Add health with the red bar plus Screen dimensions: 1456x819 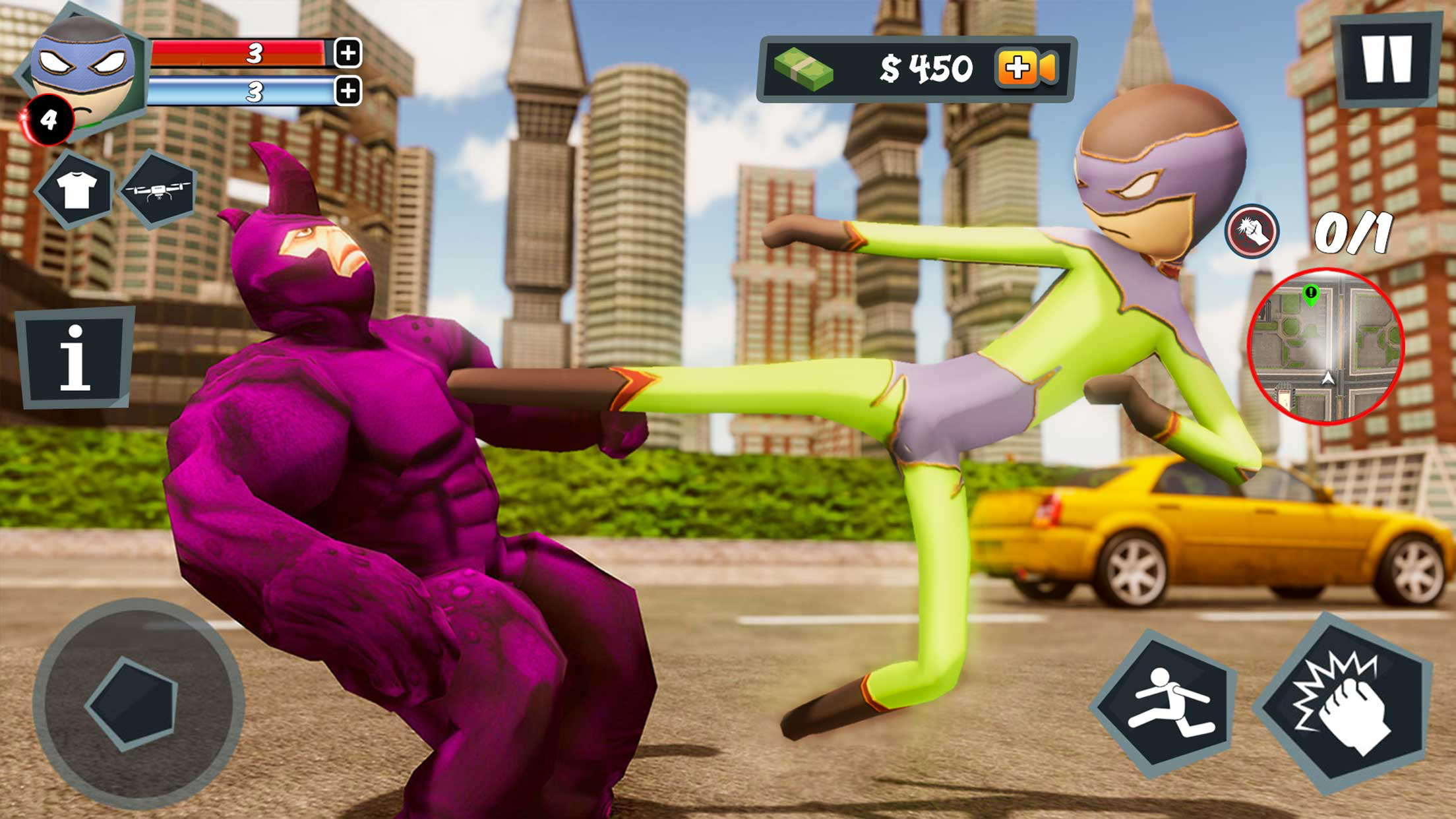point(348,53)
